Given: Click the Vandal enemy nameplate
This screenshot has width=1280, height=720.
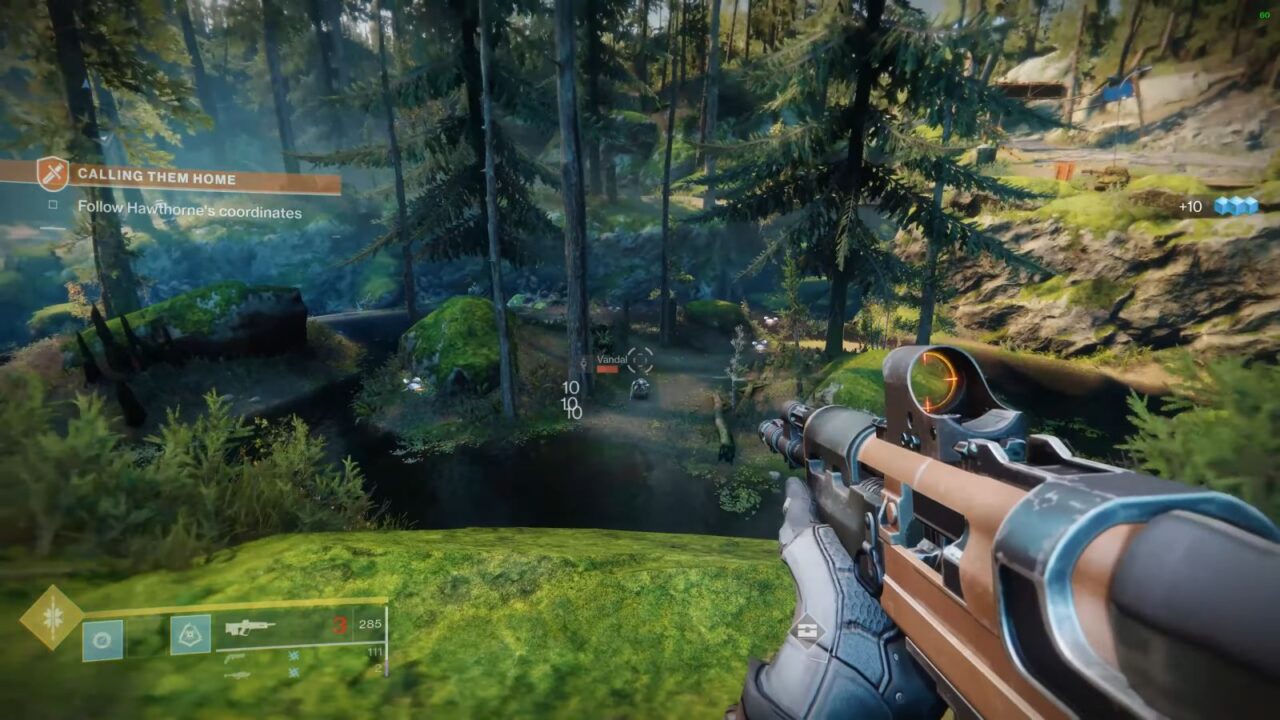Looking at the screenshot, I should [612, 359].
